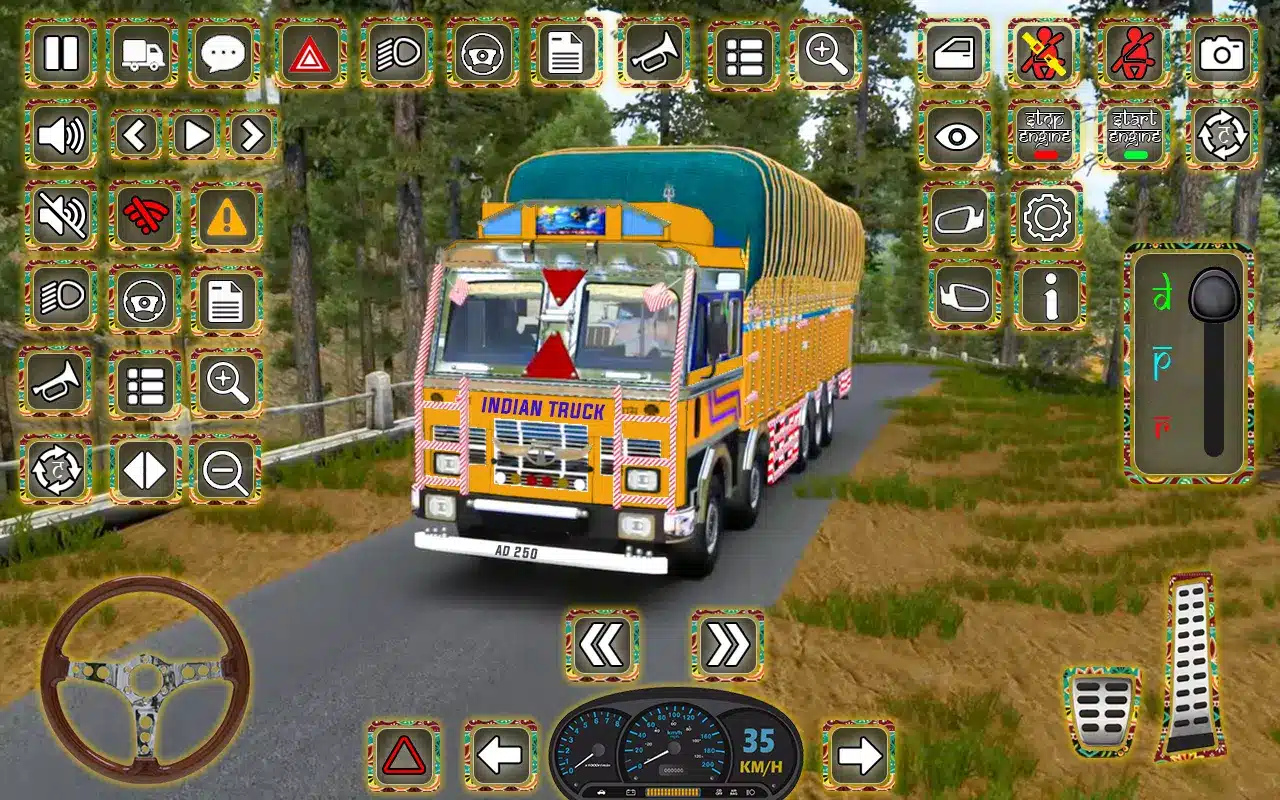Zoom out with the minus magnifier

click(225, 468)
